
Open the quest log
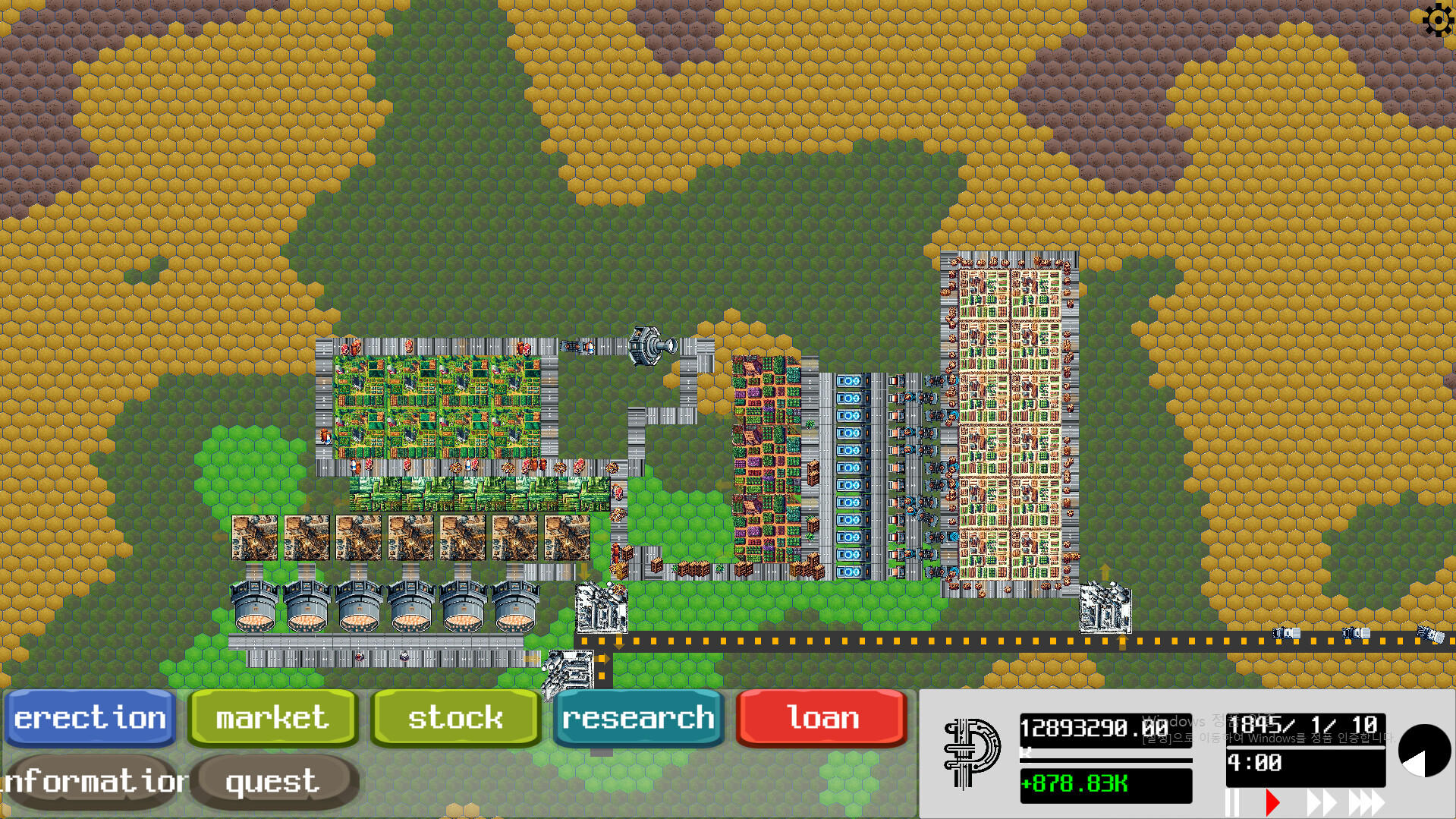(271, 781)
